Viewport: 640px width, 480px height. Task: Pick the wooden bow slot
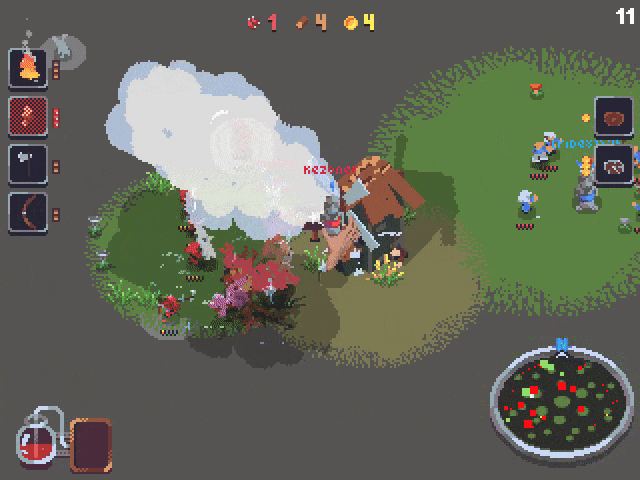point(28,212)
